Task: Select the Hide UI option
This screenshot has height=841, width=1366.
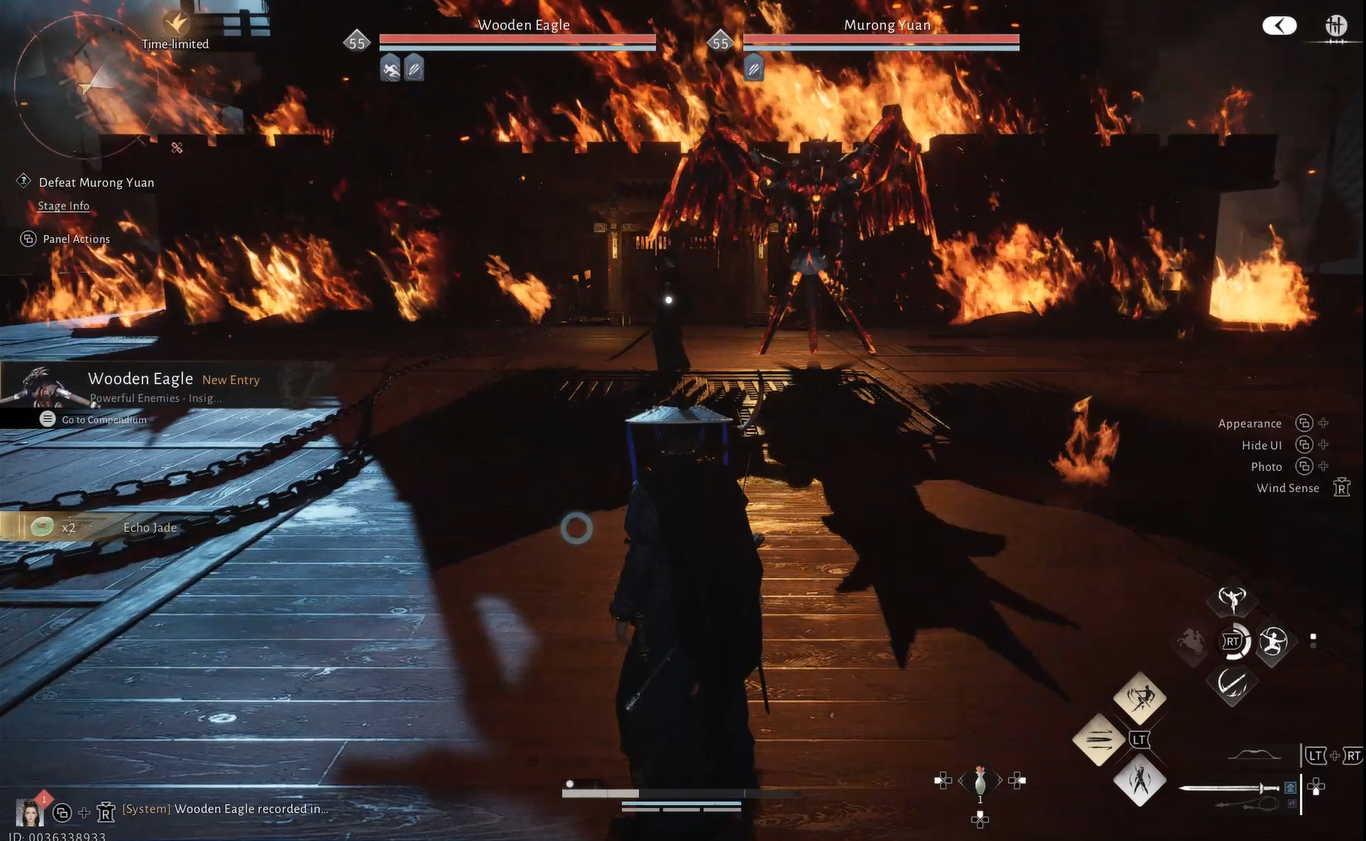Action: coord(1262,445)
